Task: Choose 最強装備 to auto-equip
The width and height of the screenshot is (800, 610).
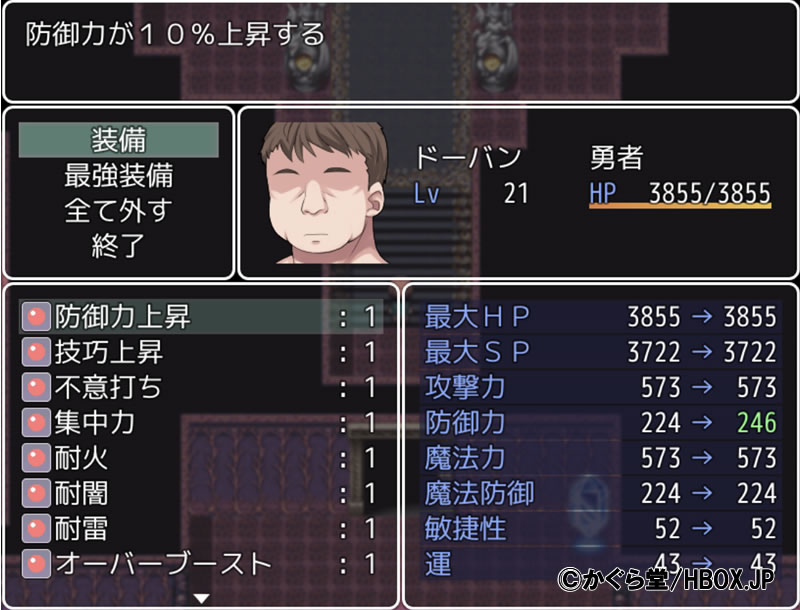Action: click(119, 176)
